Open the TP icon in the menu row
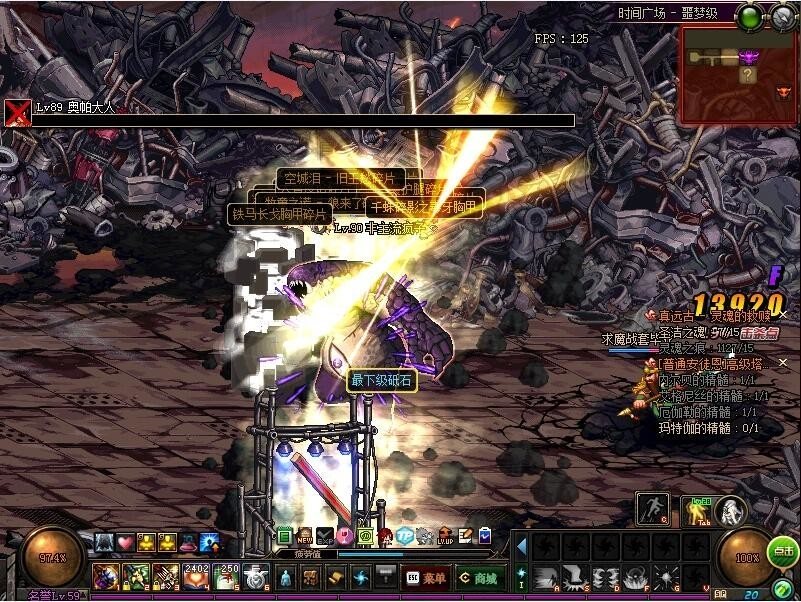Screen dimensions: 801x602 click(x=404, y=537)
